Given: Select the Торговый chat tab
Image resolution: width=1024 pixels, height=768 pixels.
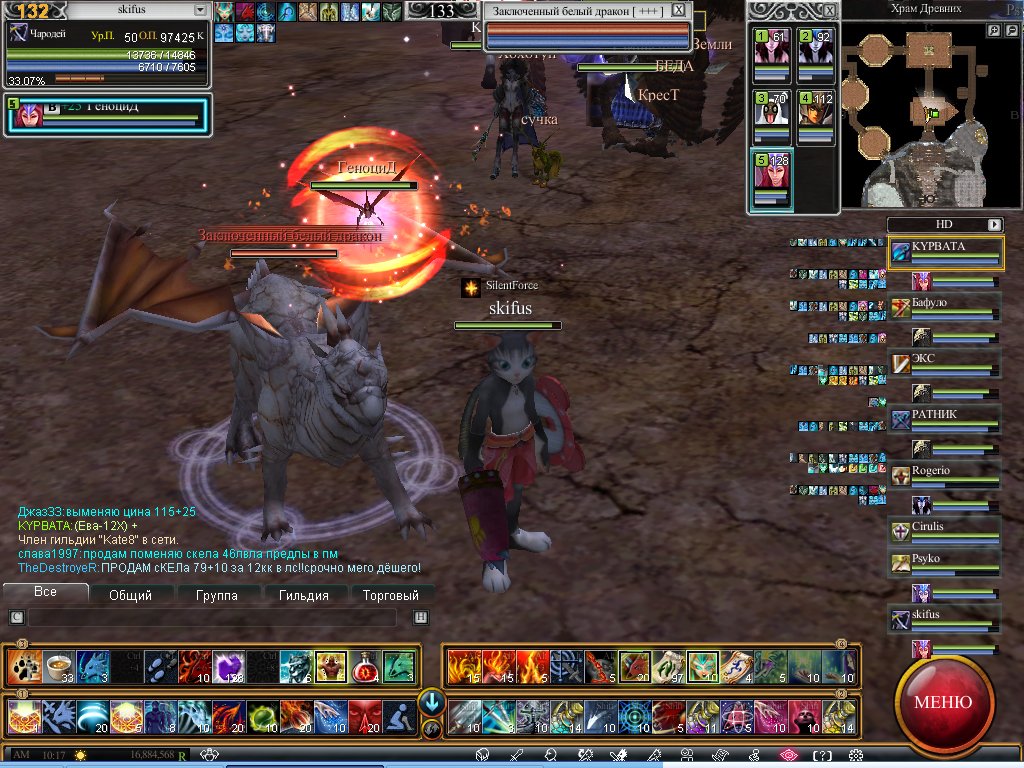Looking at the screenshot, I should 389,595.
